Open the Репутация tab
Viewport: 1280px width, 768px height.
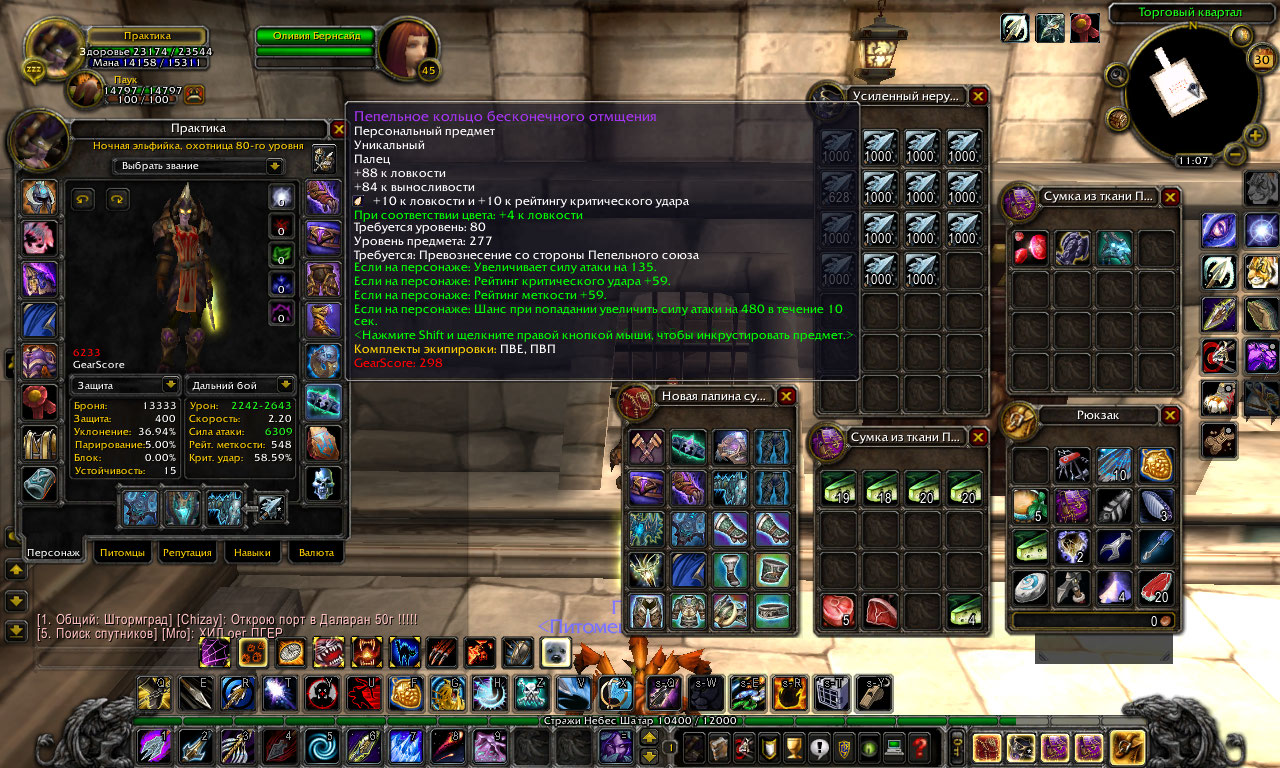pyautogui.click(x=187, y=552)
